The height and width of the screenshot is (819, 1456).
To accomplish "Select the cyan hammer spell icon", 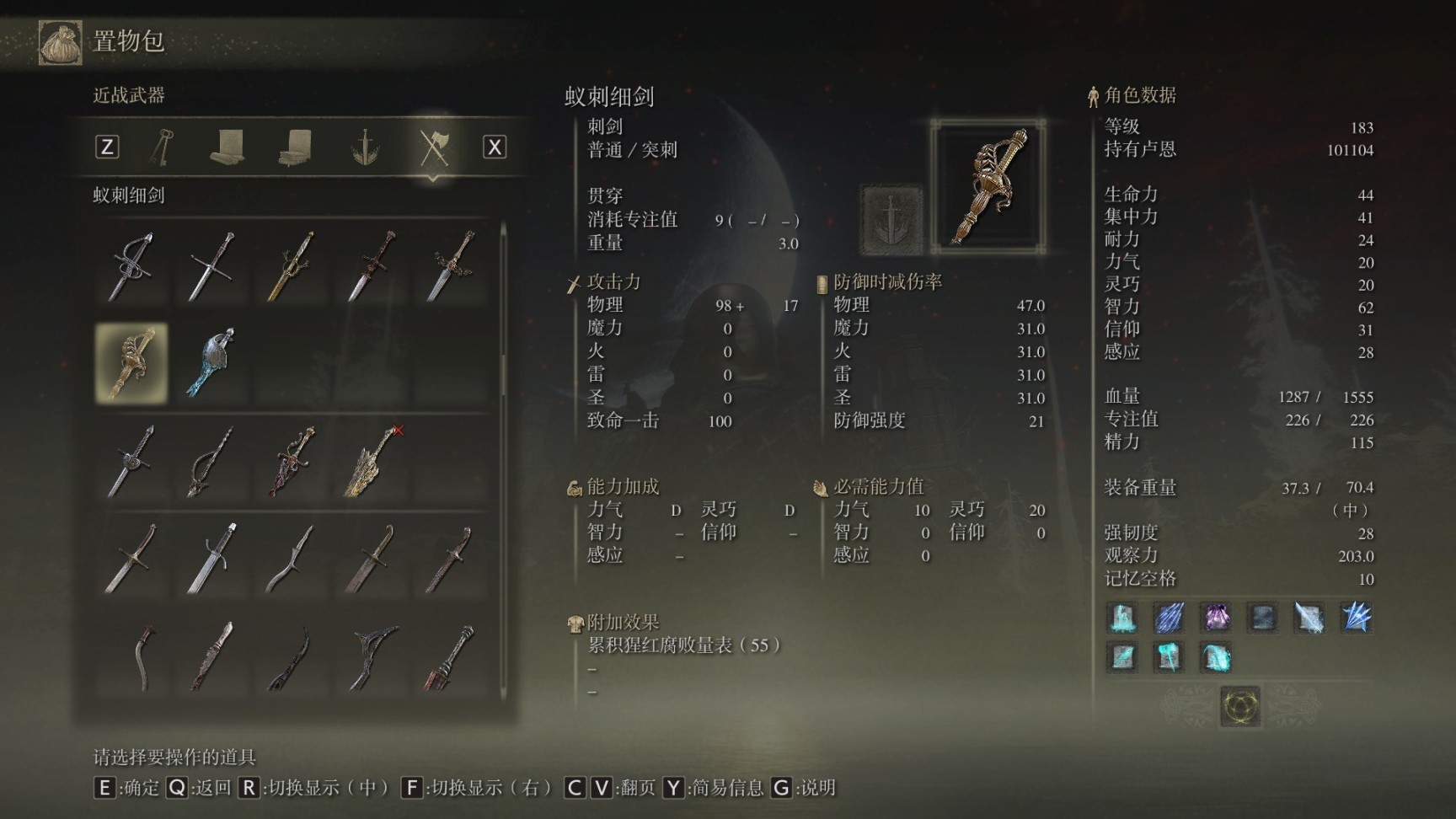I will pos(1169,656).
